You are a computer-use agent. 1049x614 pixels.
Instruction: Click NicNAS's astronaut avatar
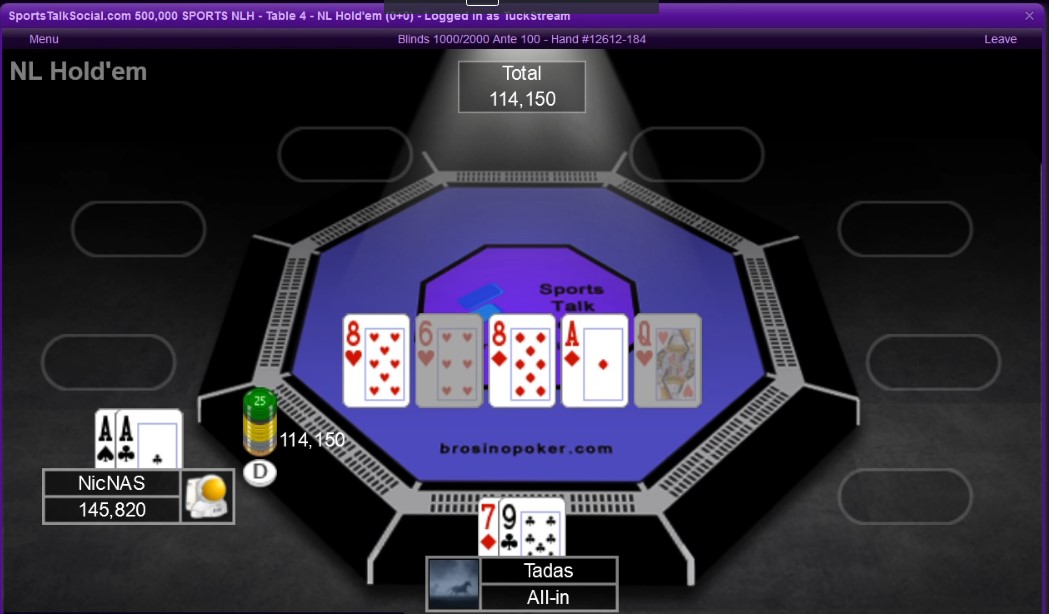click(207, 496)
